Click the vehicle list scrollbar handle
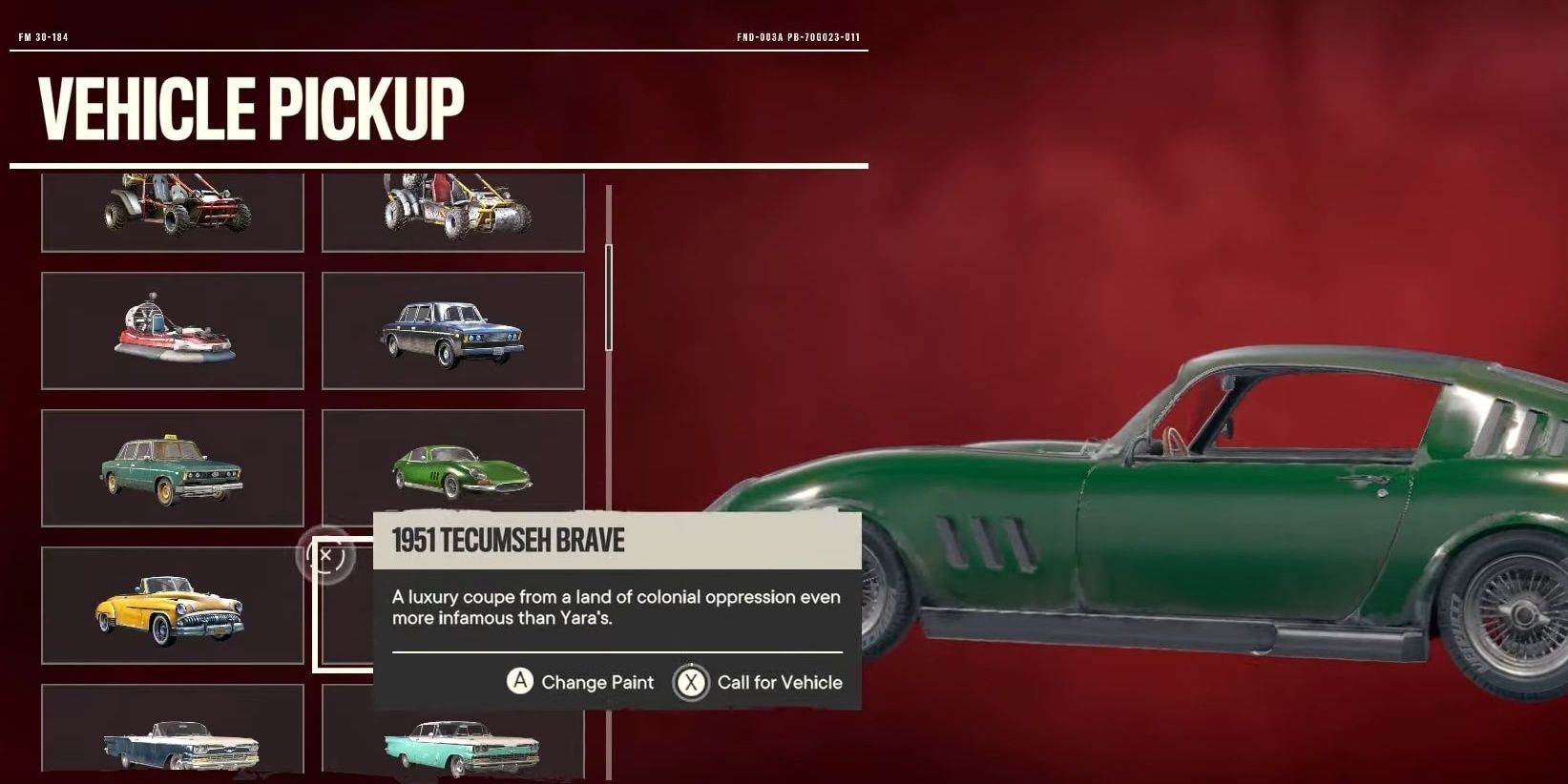Viewport: 1568px width, 784px height. [x=609, y=298]
